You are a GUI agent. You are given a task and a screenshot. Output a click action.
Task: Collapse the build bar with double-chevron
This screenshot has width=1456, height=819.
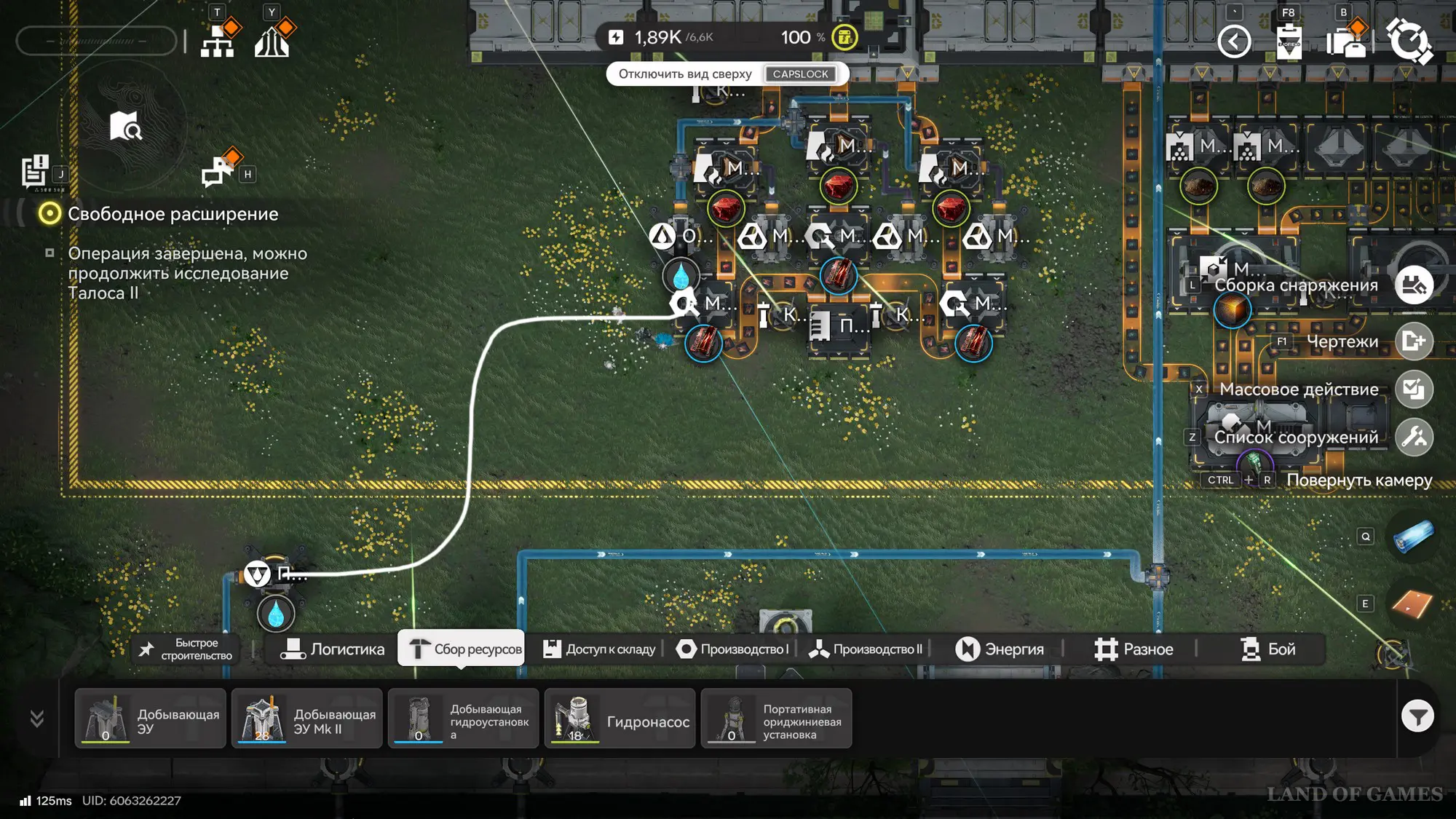point(37,719)
